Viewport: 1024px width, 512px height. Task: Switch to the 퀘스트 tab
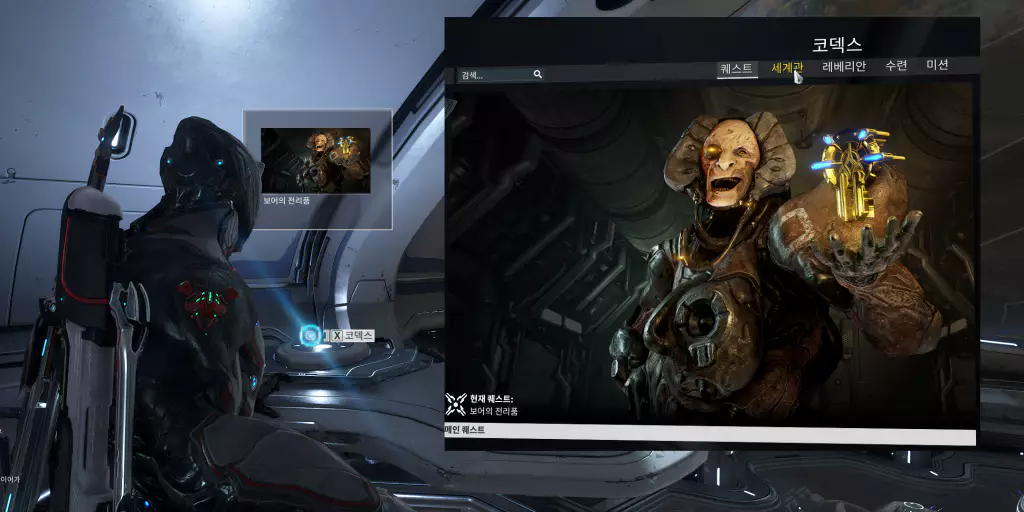coord(736,68)
